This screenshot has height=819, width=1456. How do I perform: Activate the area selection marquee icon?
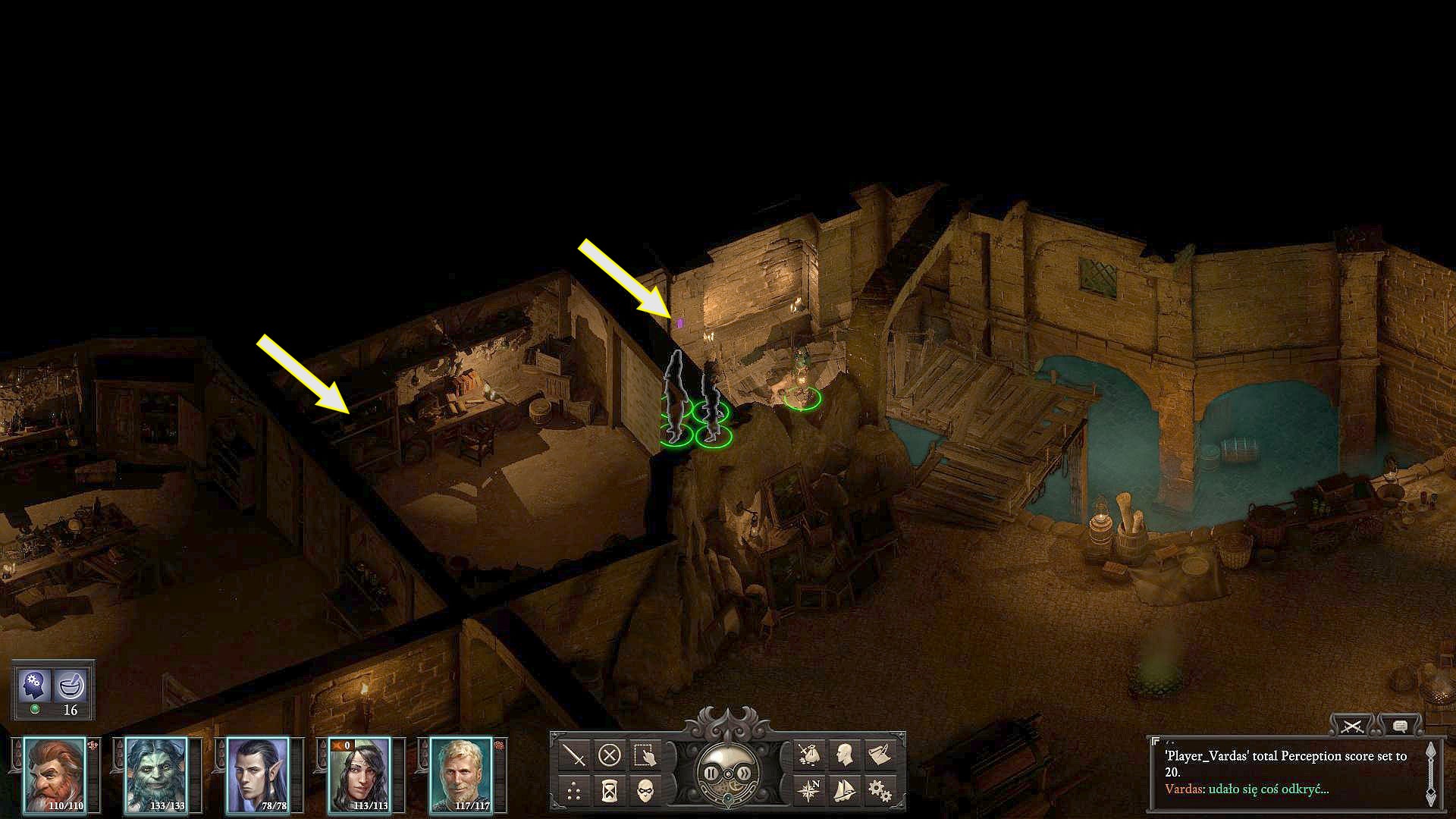(x=645, y=754)
